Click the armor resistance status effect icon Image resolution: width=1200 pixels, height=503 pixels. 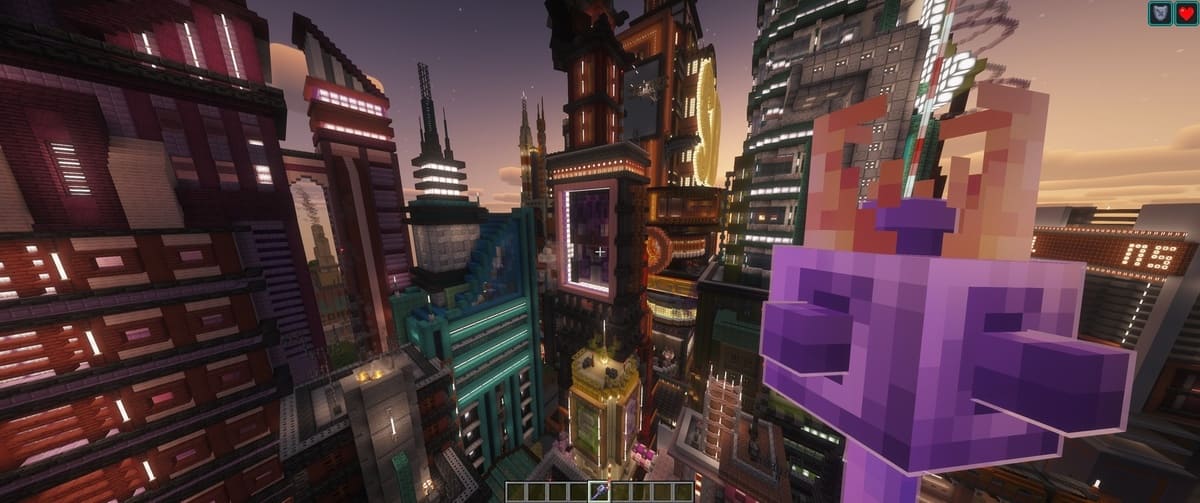tap(1160, 14)
